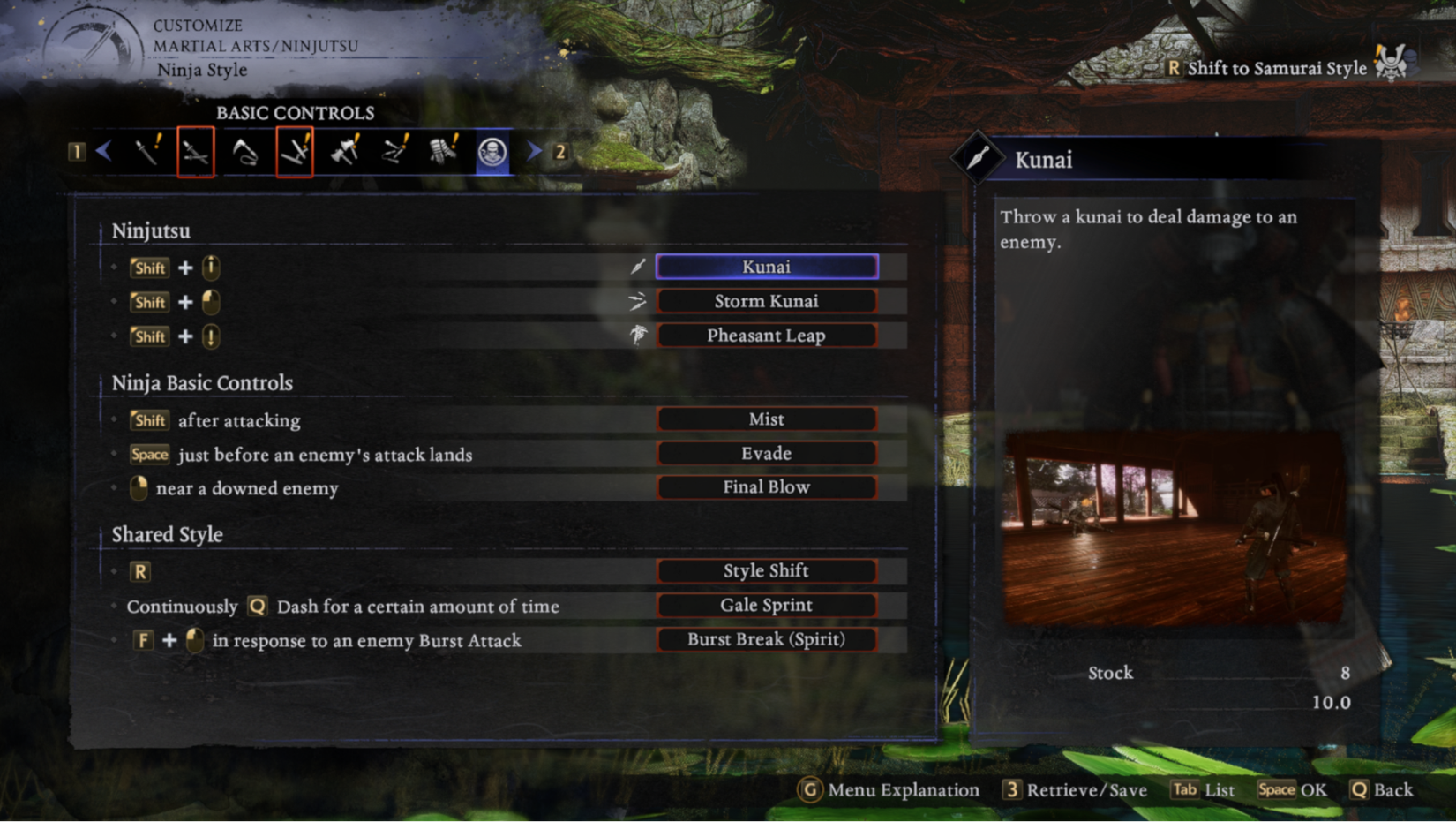Switch to weapon page 2
This screenshot has width=1456, height=822.
point(559,151)
